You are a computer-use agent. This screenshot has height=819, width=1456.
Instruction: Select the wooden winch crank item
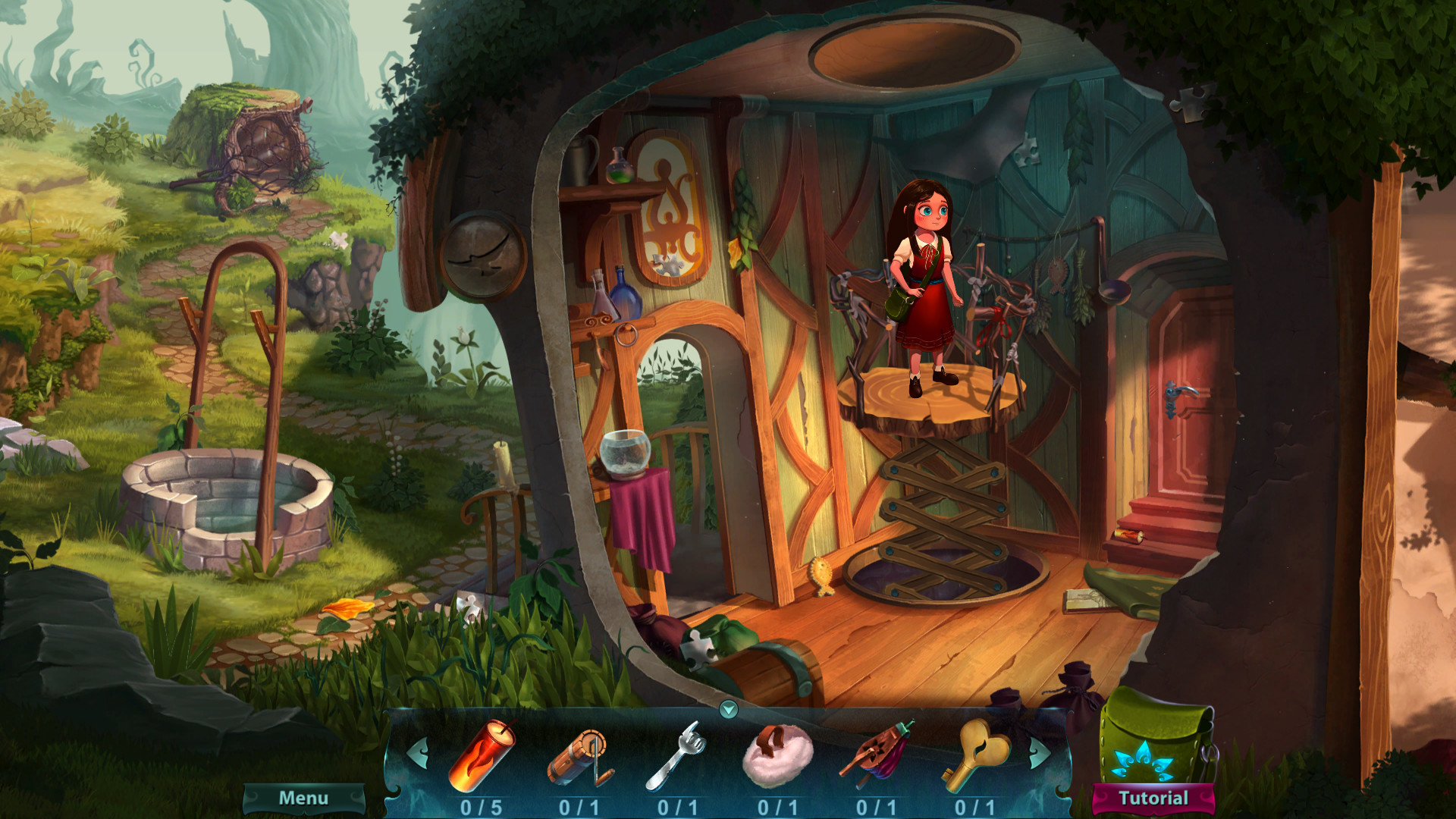(x=580, y=757)
